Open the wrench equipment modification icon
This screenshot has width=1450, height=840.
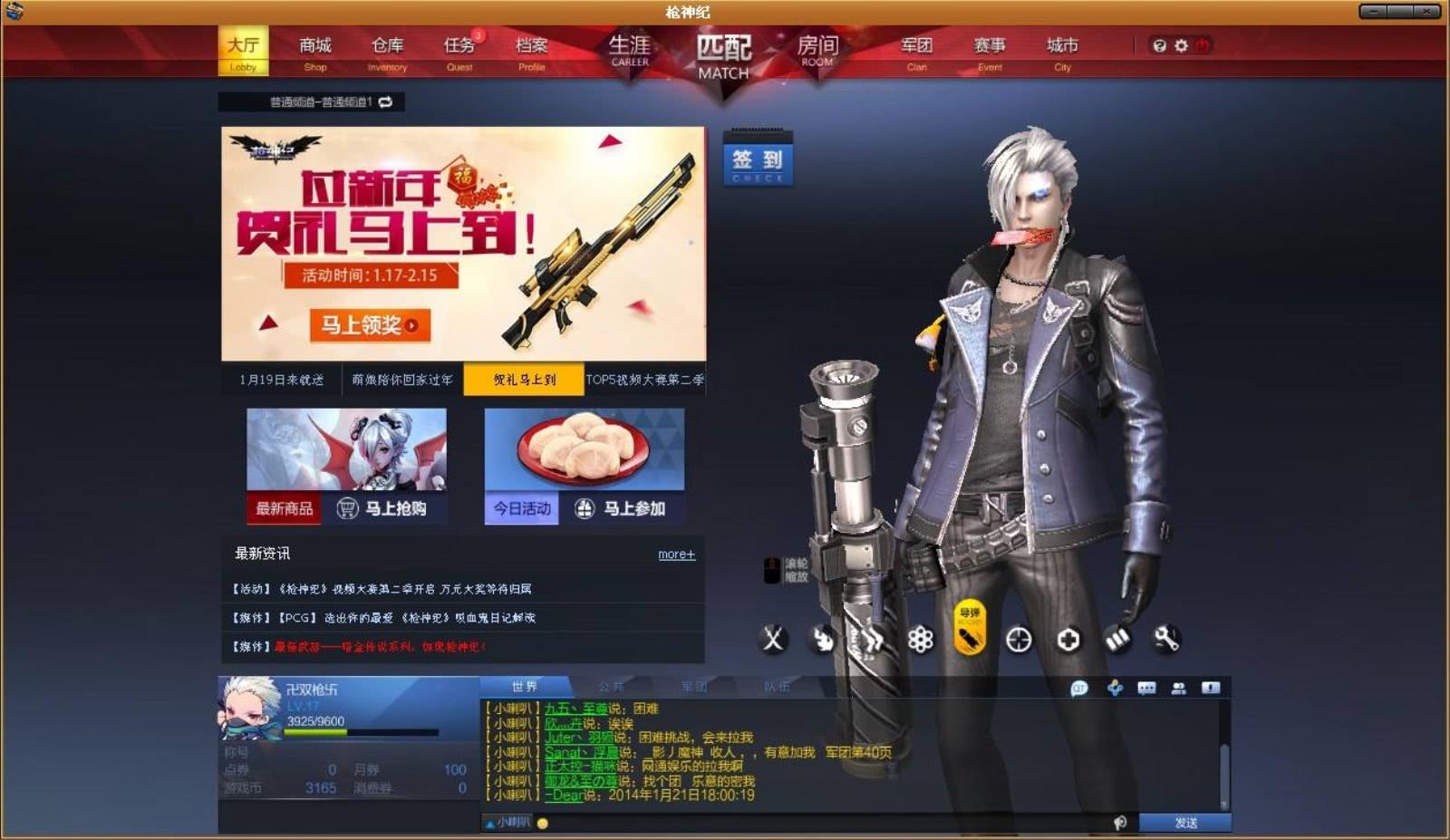click(1165, 641)
